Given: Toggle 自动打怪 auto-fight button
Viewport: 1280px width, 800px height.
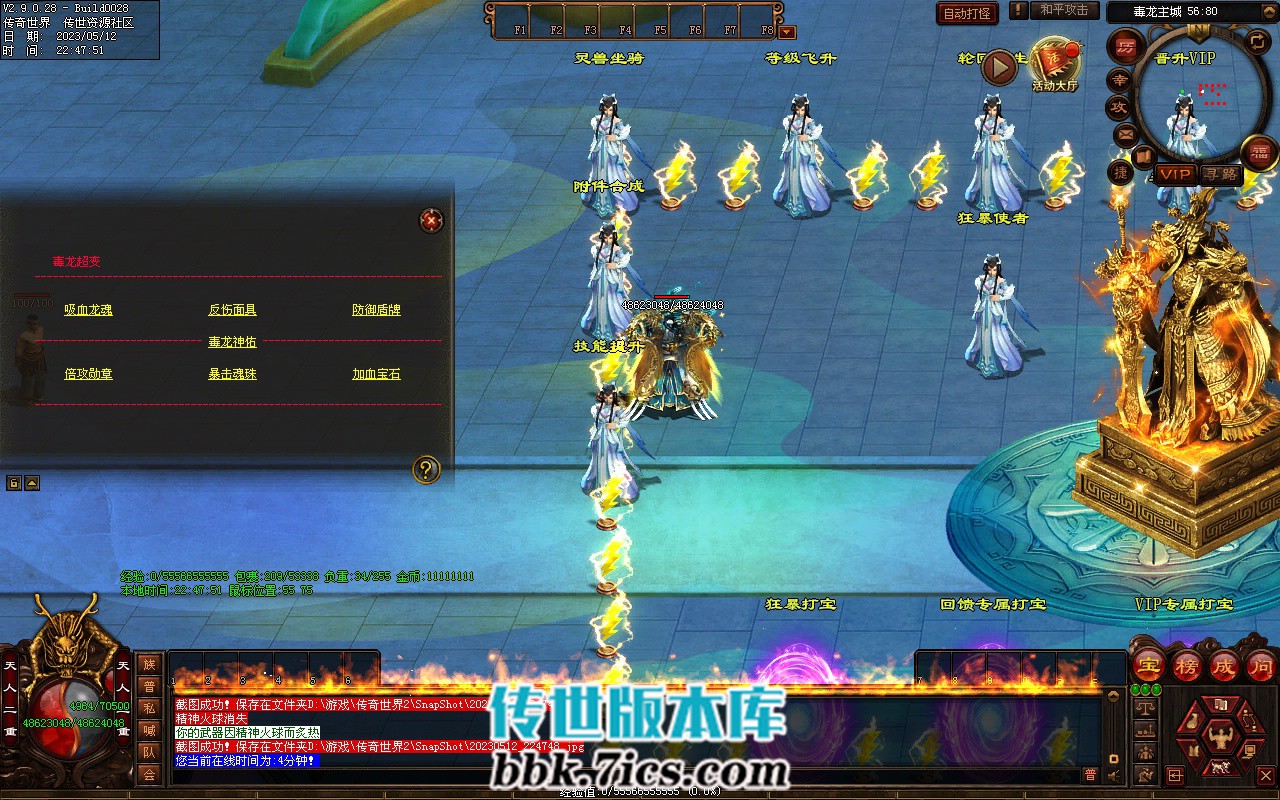Looking at the screenshot, I should tap(967, 13).
